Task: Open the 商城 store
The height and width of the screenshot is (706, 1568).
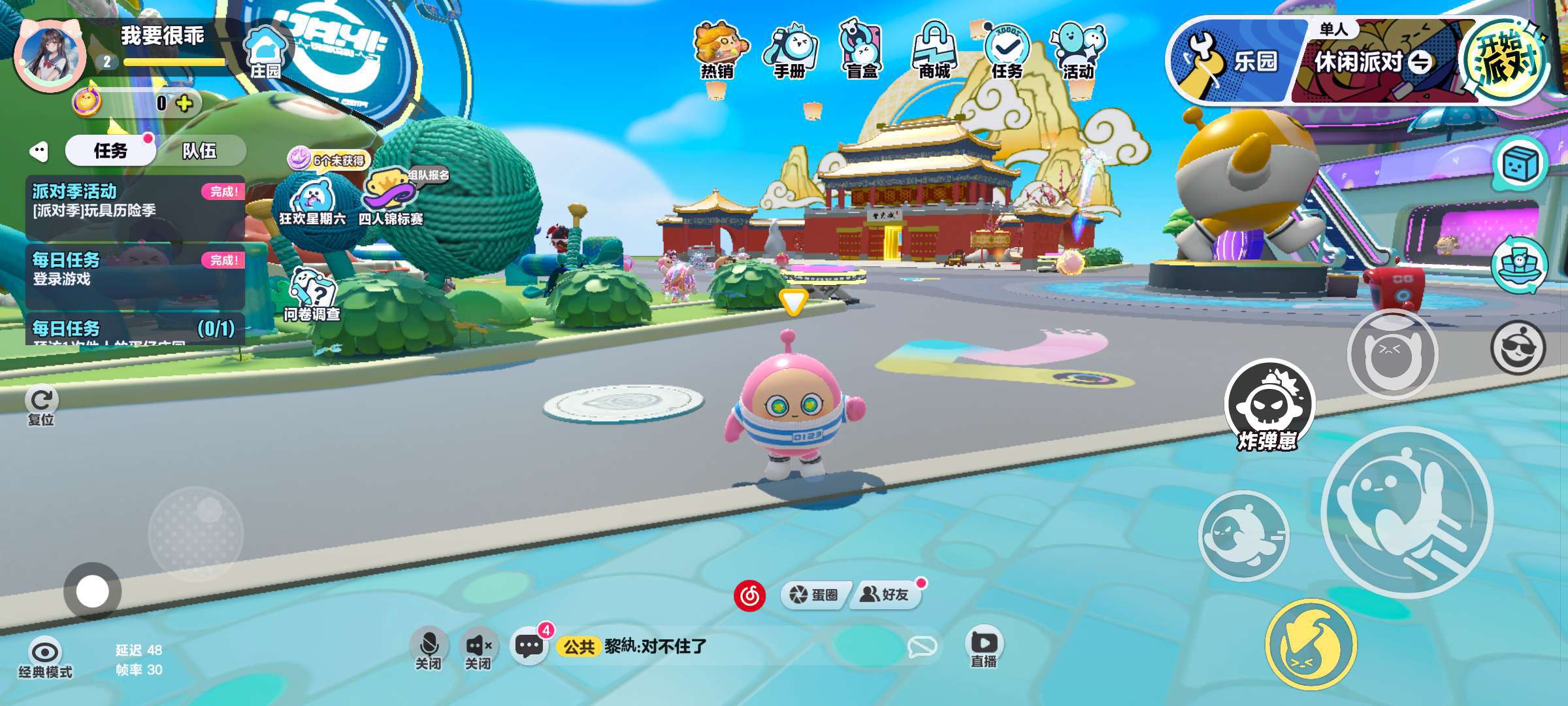Action: [934, 51]
